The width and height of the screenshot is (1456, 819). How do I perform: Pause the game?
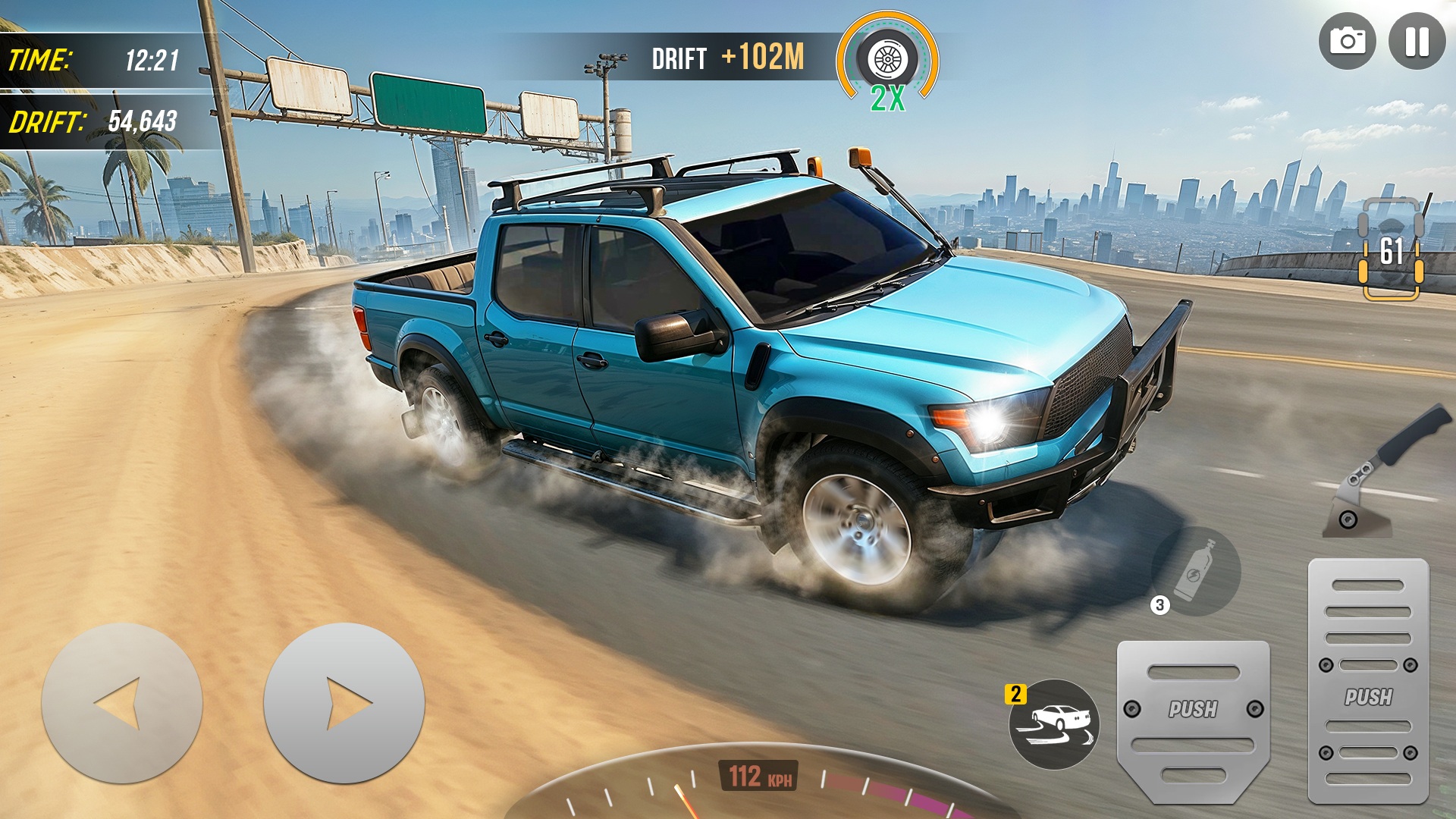1417,42
